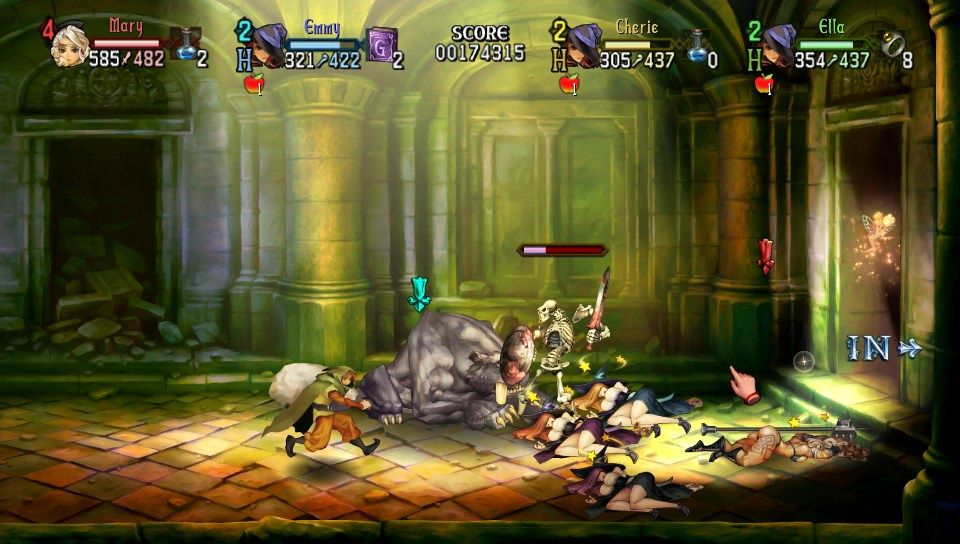Screen dimensions: 960x544
Task: Click the red apple under Ella's health
Action: click(764, 85)
